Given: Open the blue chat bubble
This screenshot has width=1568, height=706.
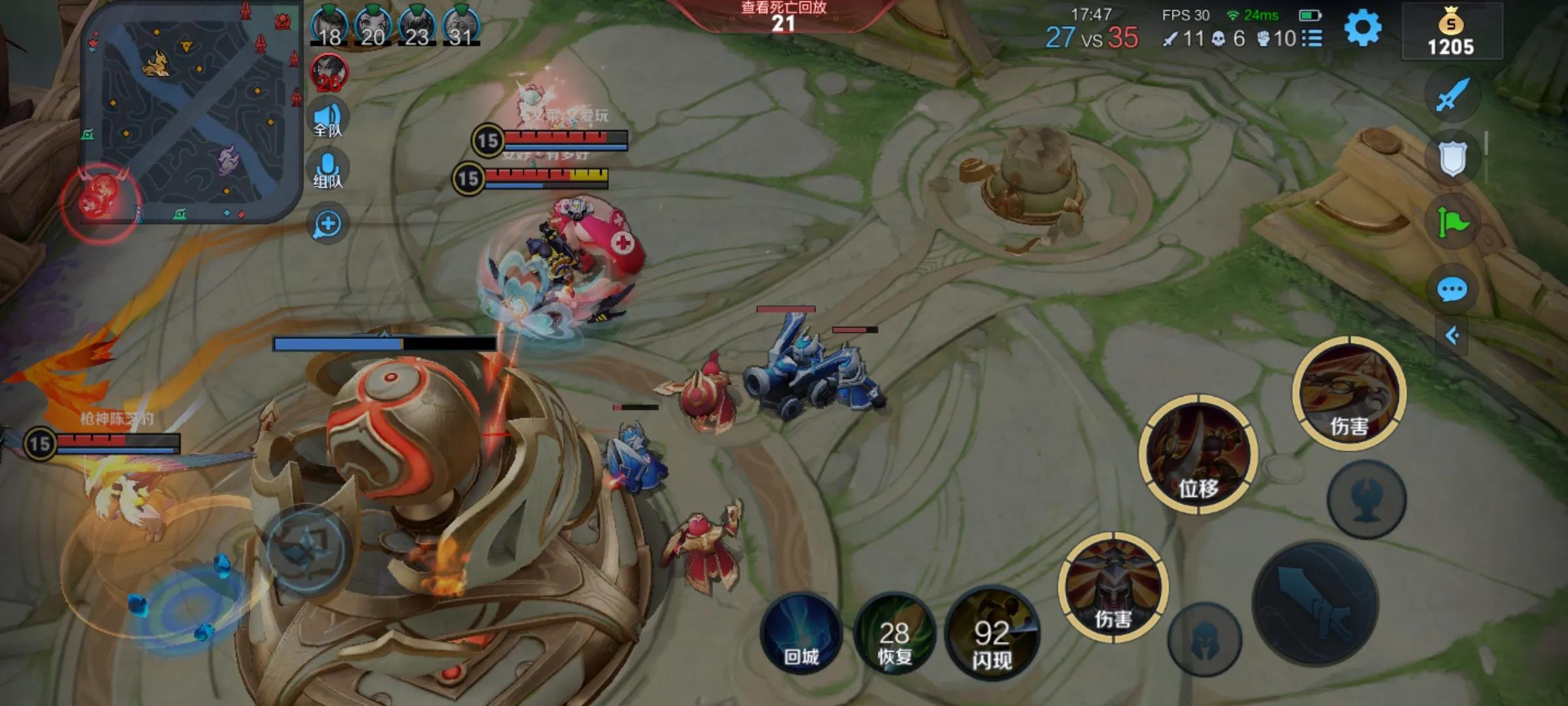Looking at the screenshot, I should click(1452, 289).
